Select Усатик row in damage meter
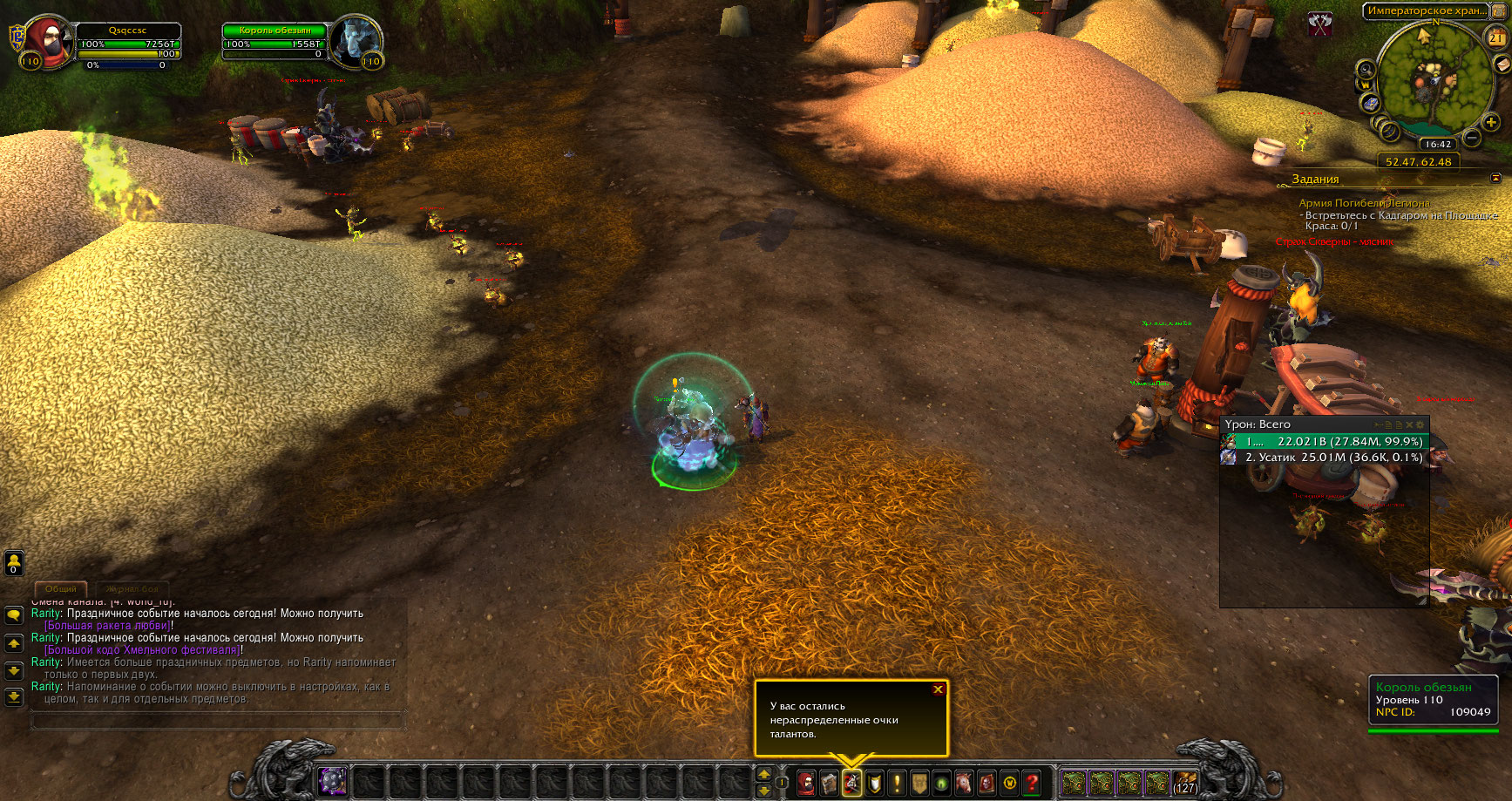 pyautogui.click(x=1324, y=458)
